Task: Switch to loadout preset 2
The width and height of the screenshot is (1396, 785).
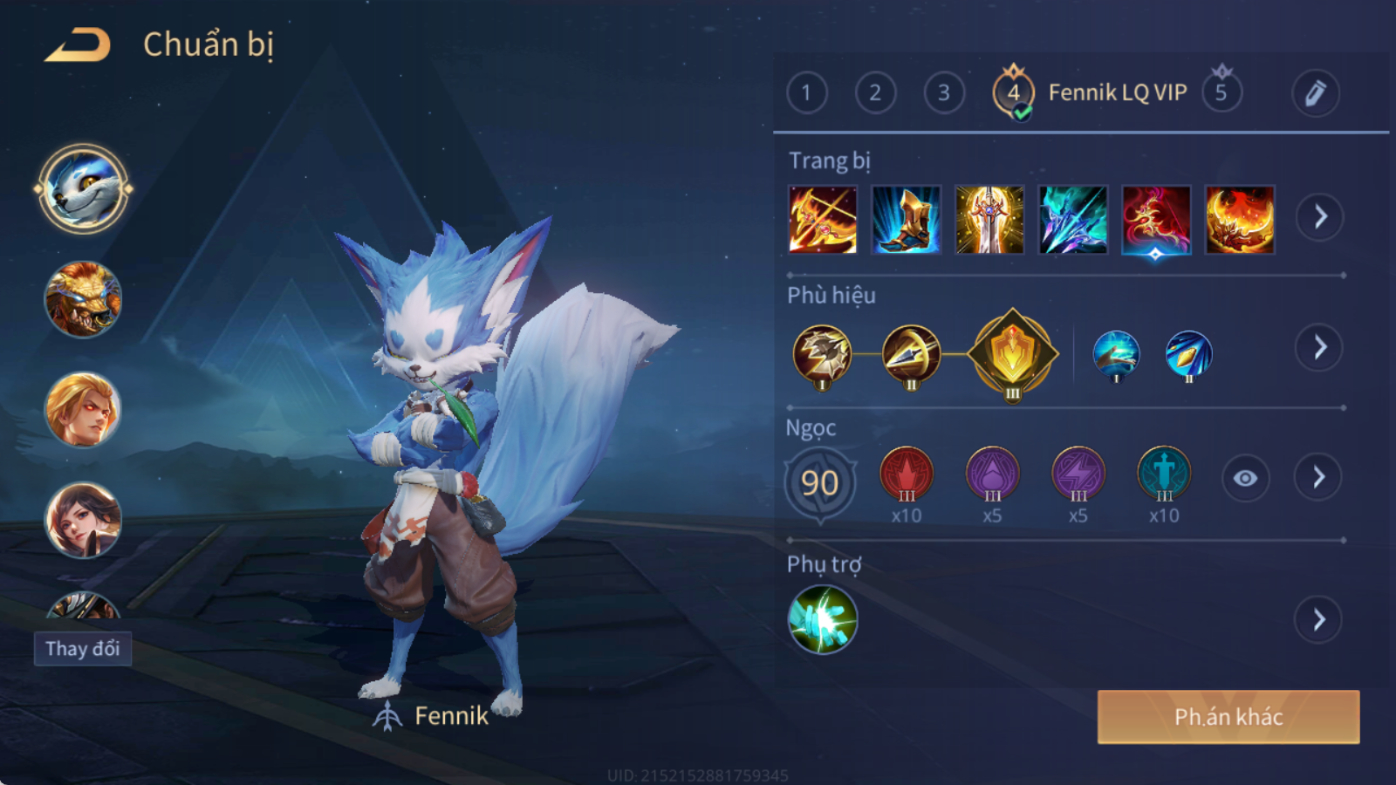Action: click(x=875, y=94)
